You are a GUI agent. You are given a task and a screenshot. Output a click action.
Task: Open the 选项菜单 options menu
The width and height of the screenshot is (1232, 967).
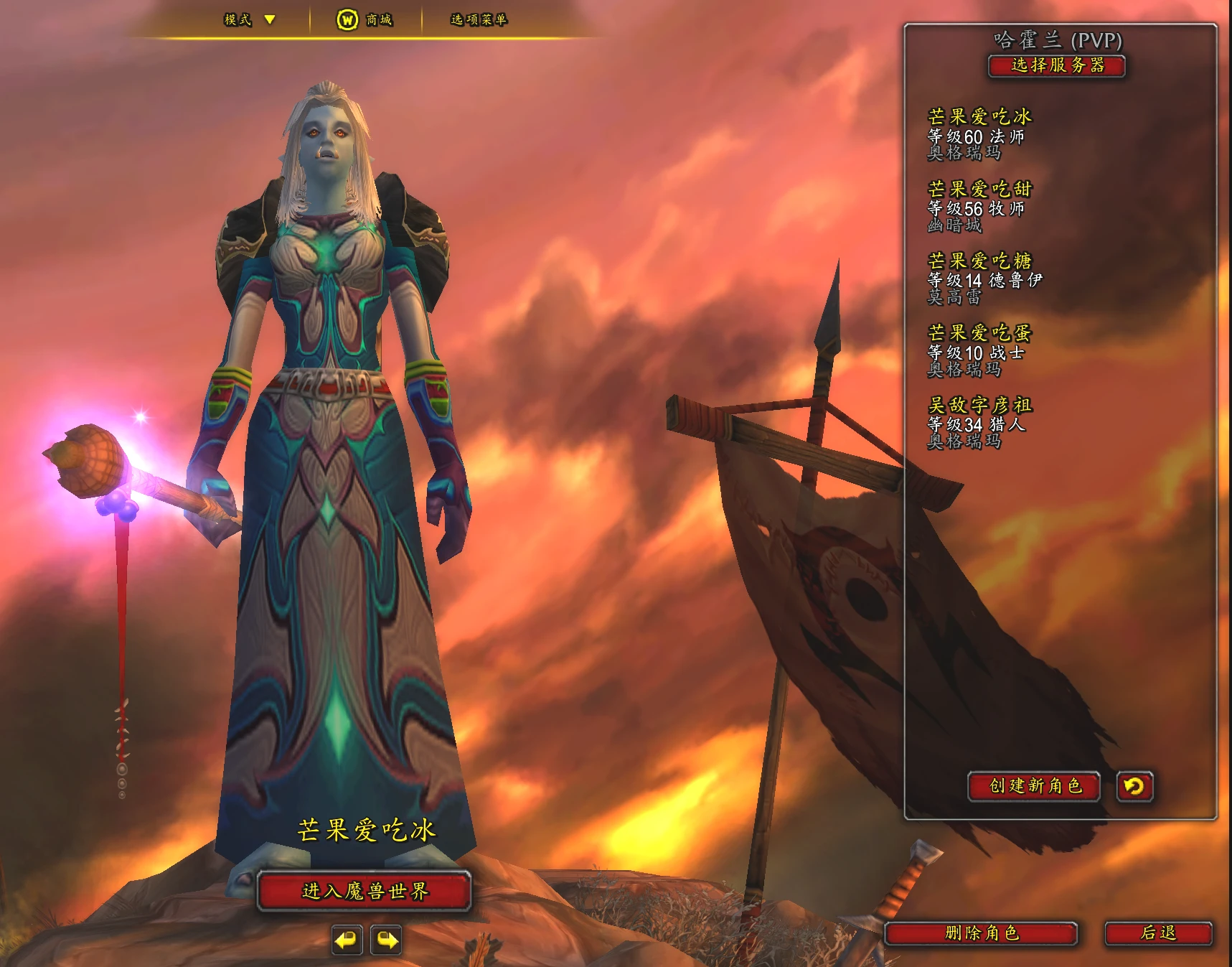[479, 19]
